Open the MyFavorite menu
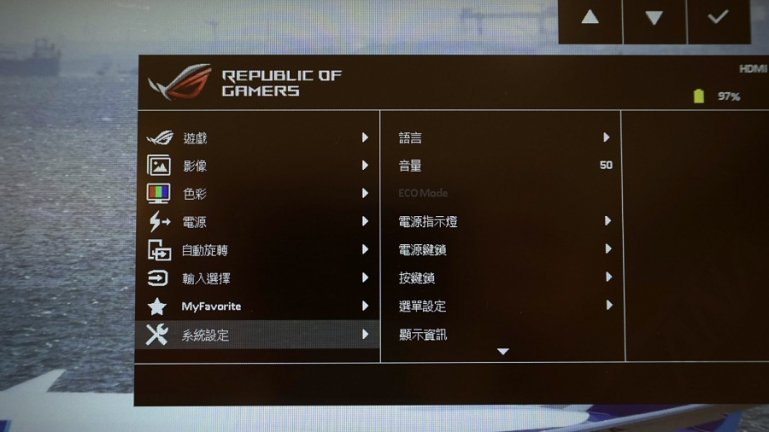 (x=211, y=306)
